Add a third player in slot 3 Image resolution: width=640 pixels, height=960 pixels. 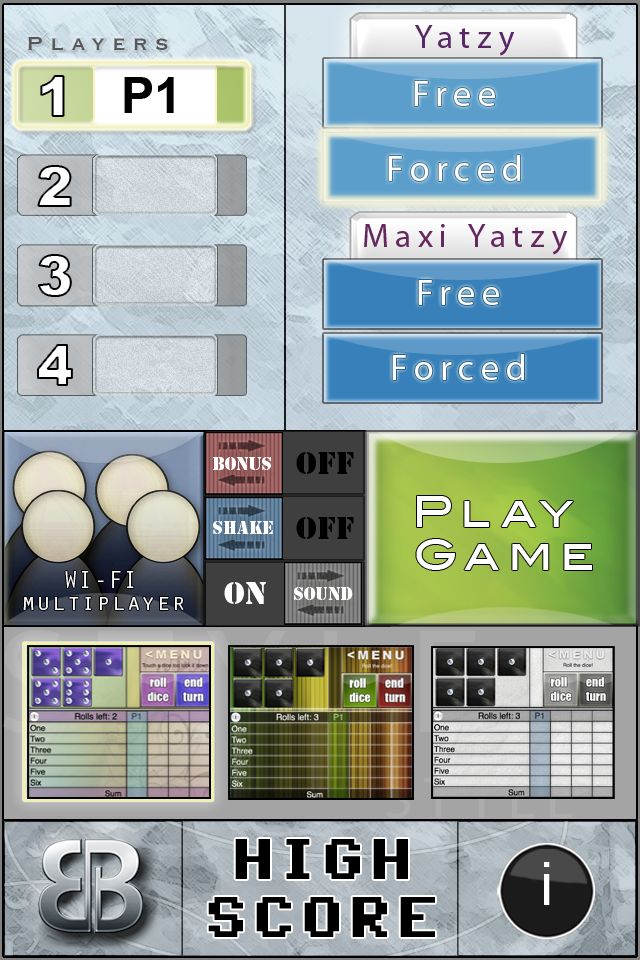(131, 275)
